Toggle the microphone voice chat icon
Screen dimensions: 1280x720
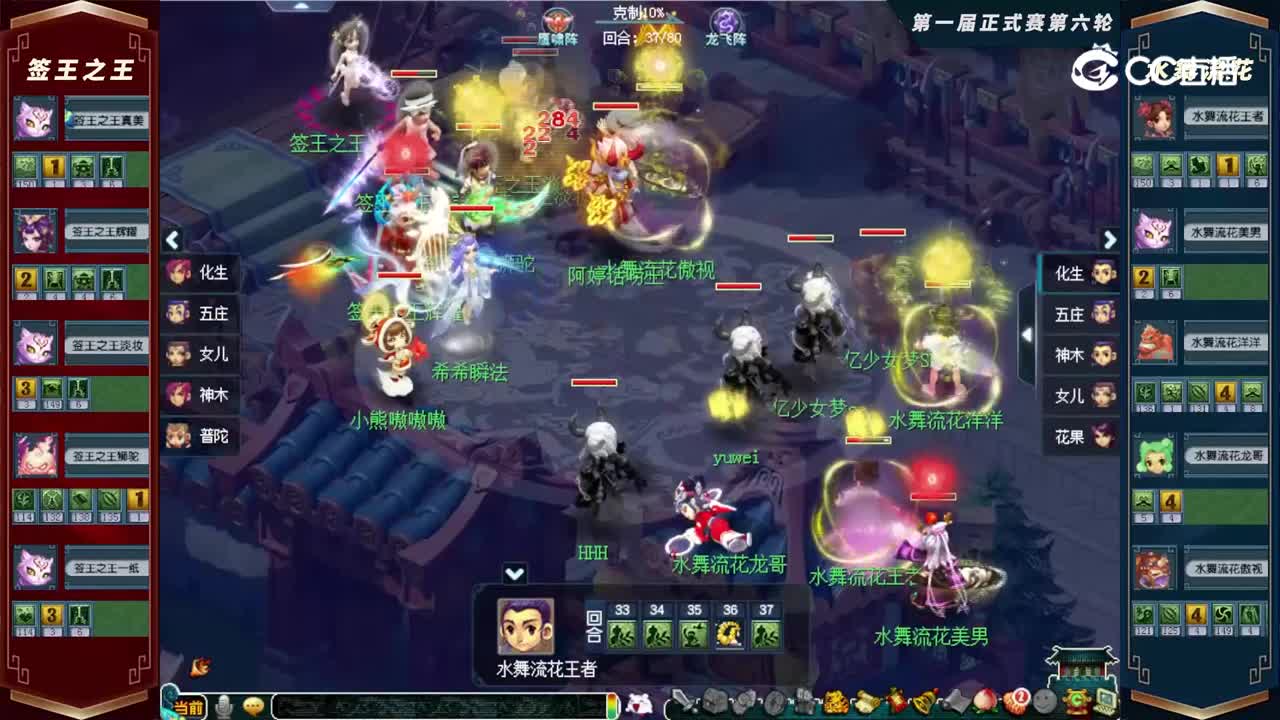pos(224,705)
